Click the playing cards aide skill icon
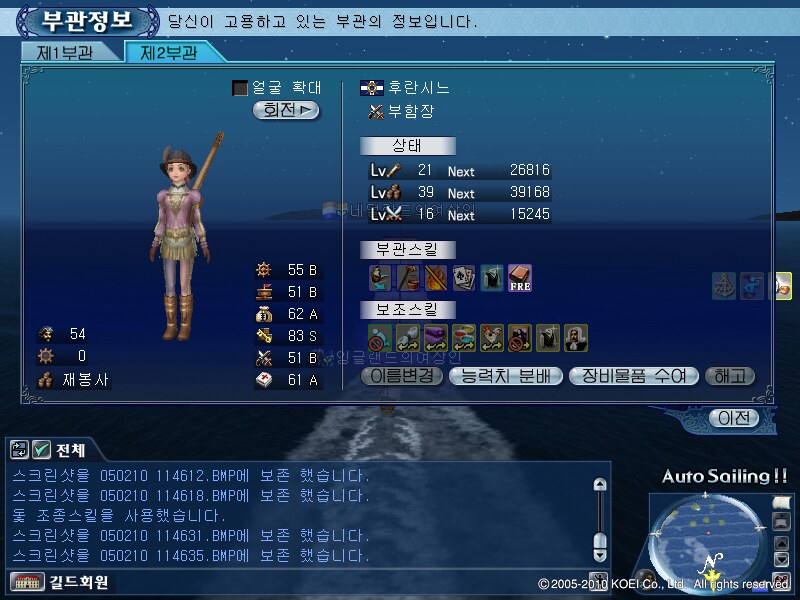This screenshot has width=800, height=600. click(x=464, y=277)
